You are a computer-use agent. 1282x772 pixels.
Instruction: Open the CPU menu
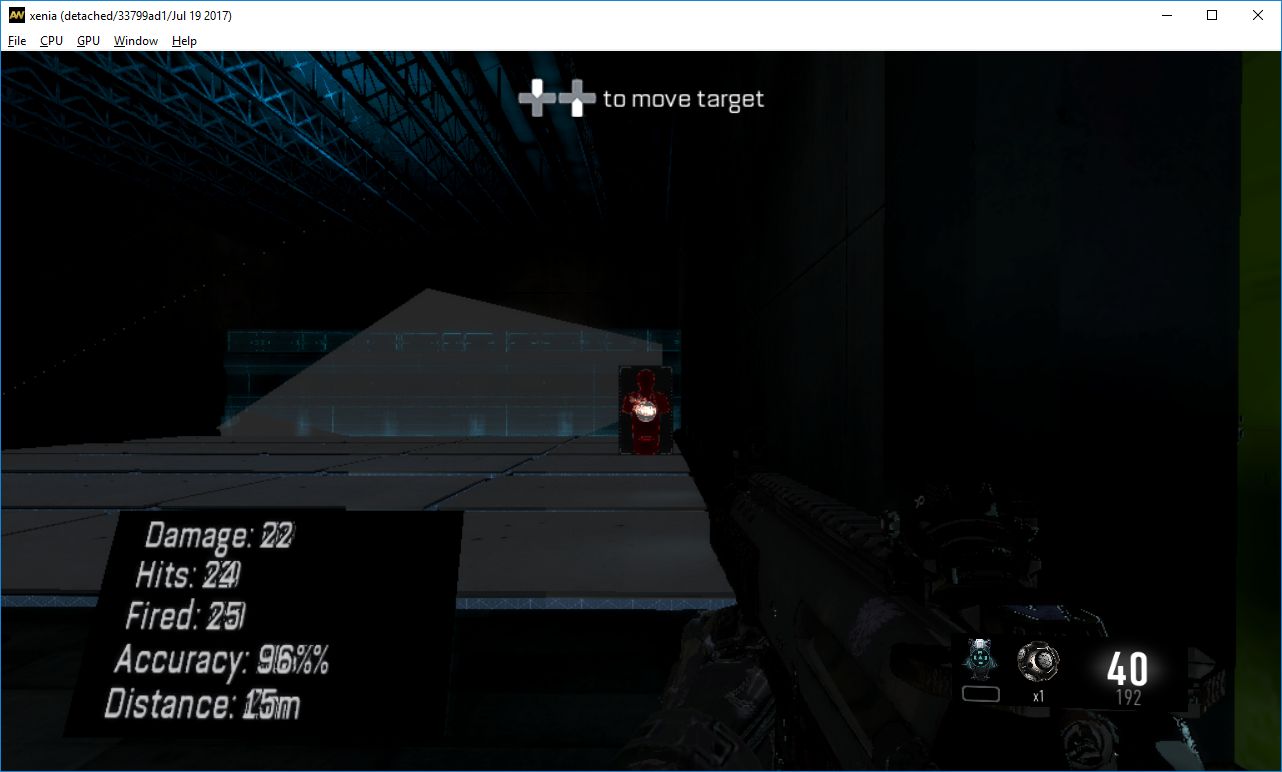click(50, 41)
